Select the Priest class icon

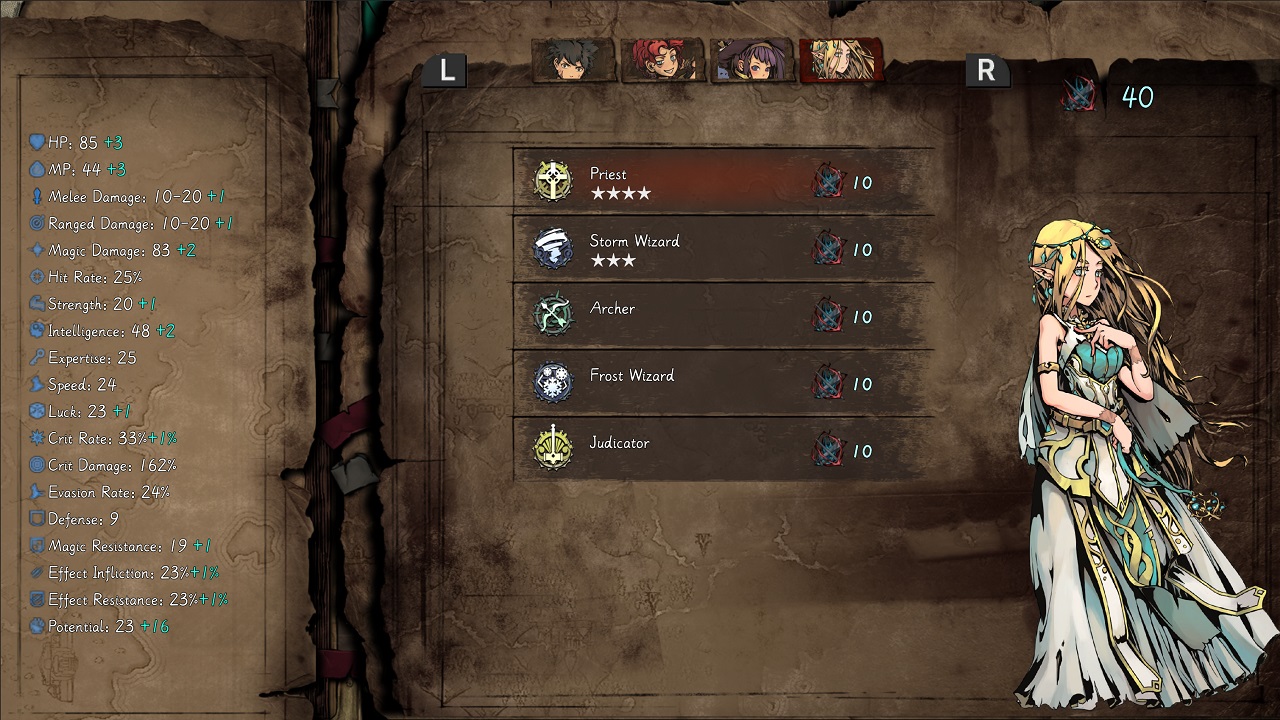click(553, 181)
